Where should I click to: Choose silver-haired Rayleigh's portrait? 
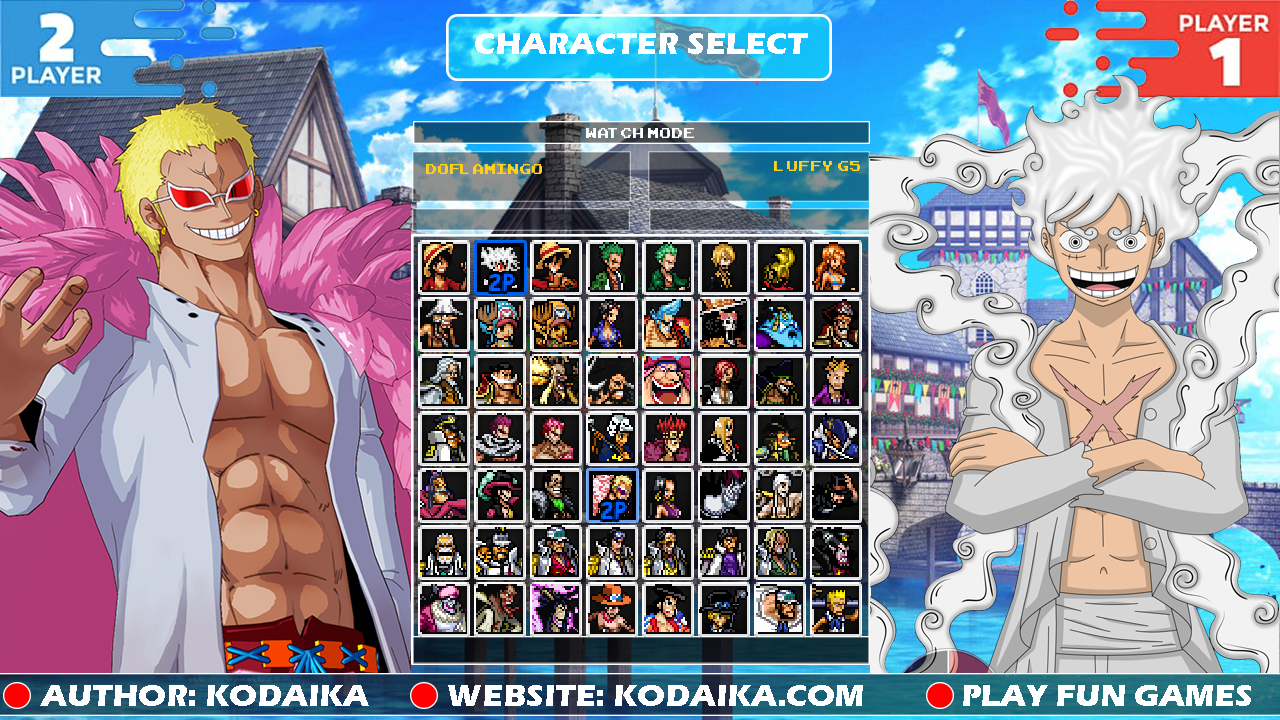click(x=444, y=381)
